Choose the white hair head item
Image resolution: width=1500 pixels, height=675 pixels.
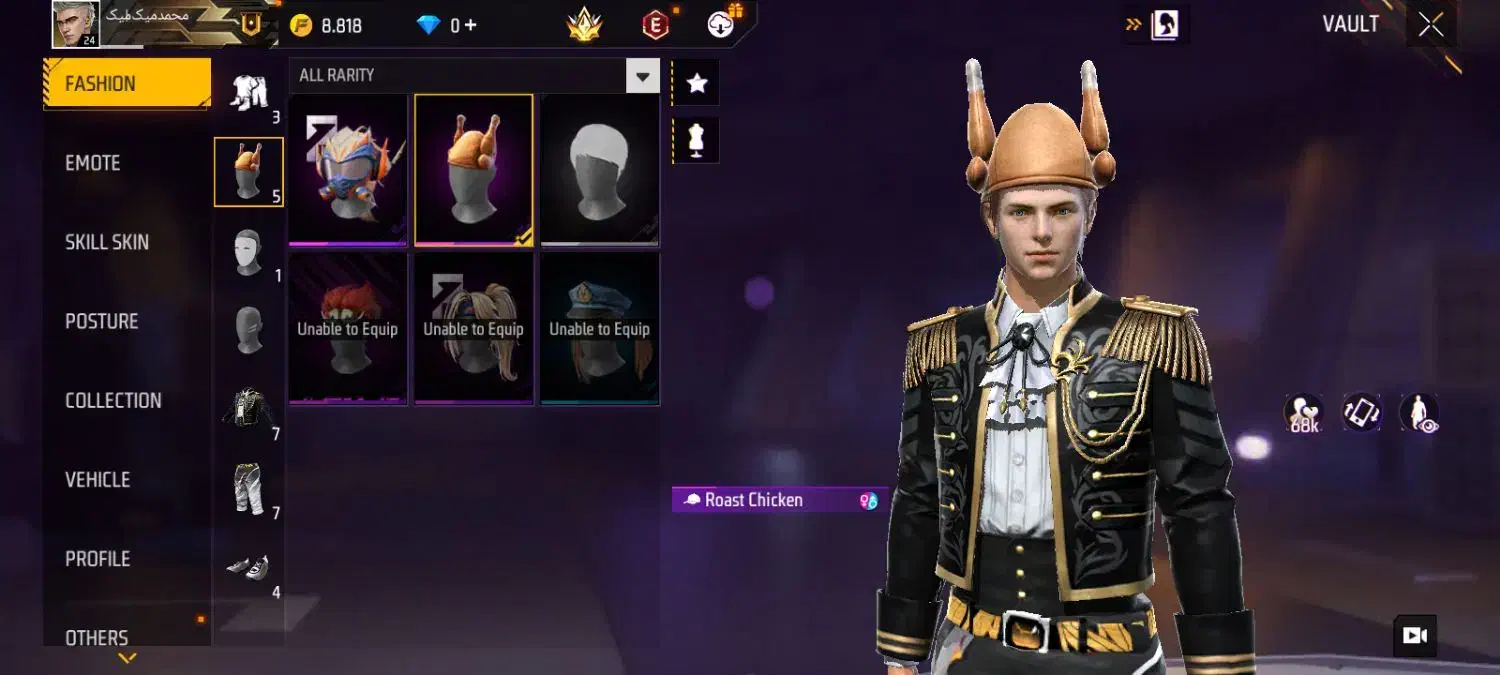(600, 170)
